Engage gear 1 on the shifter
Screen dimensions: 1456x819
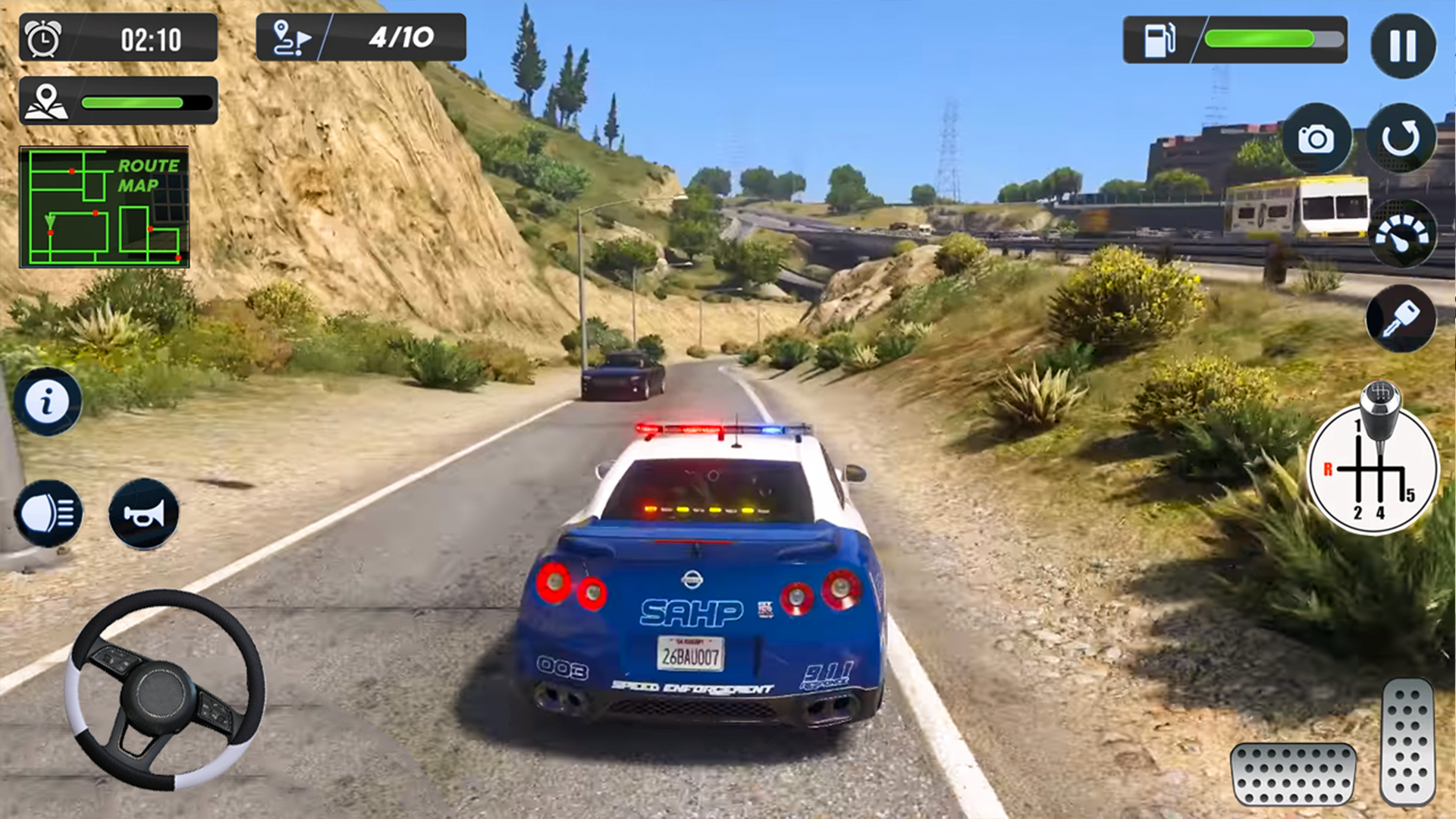coord(1357,425)
